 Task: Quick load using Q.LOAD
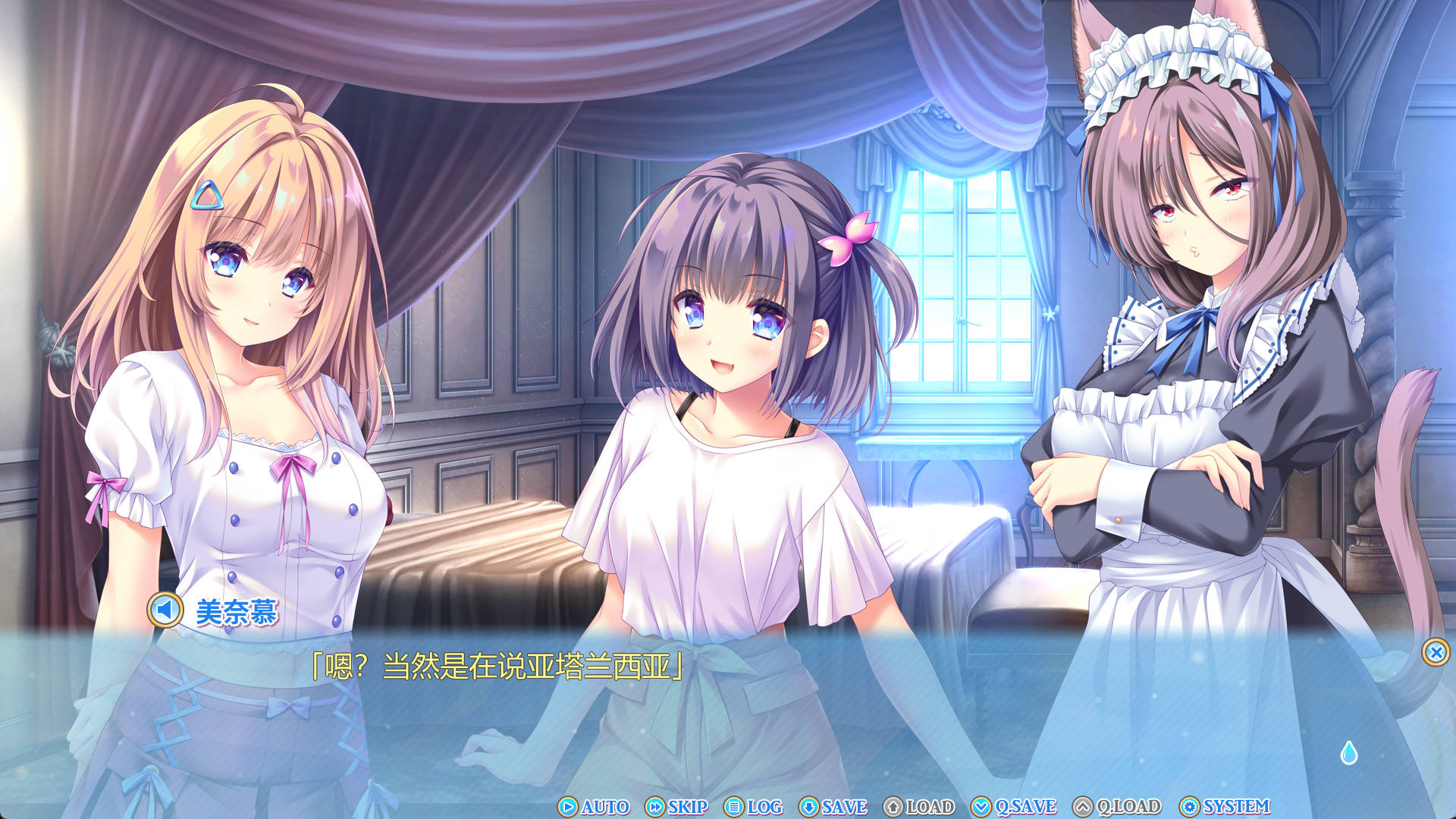(1117, 807)
